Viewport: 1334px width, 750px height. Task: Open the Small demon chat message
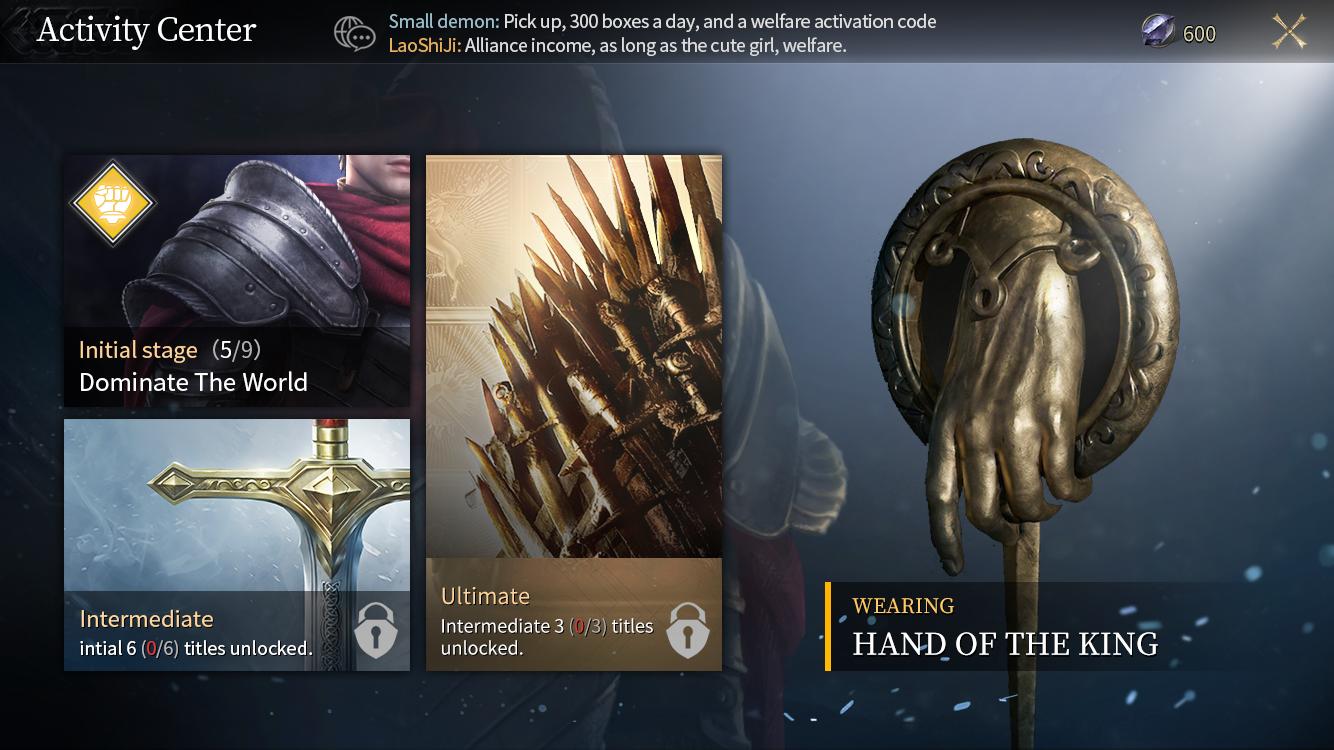pyautogui.click(x=662, y=21)
